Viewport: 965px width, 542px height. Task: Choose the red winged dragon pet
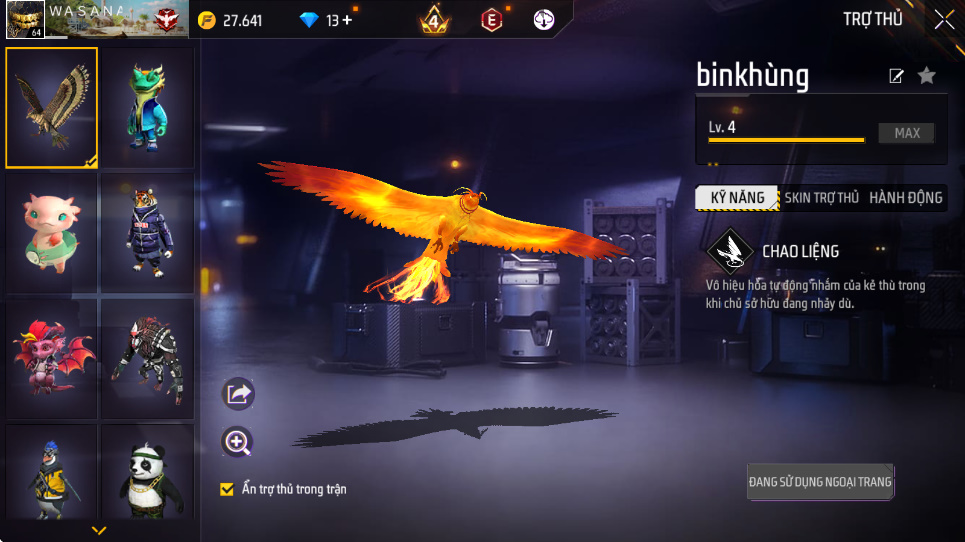pyautogui.click(x=52, y=357)
